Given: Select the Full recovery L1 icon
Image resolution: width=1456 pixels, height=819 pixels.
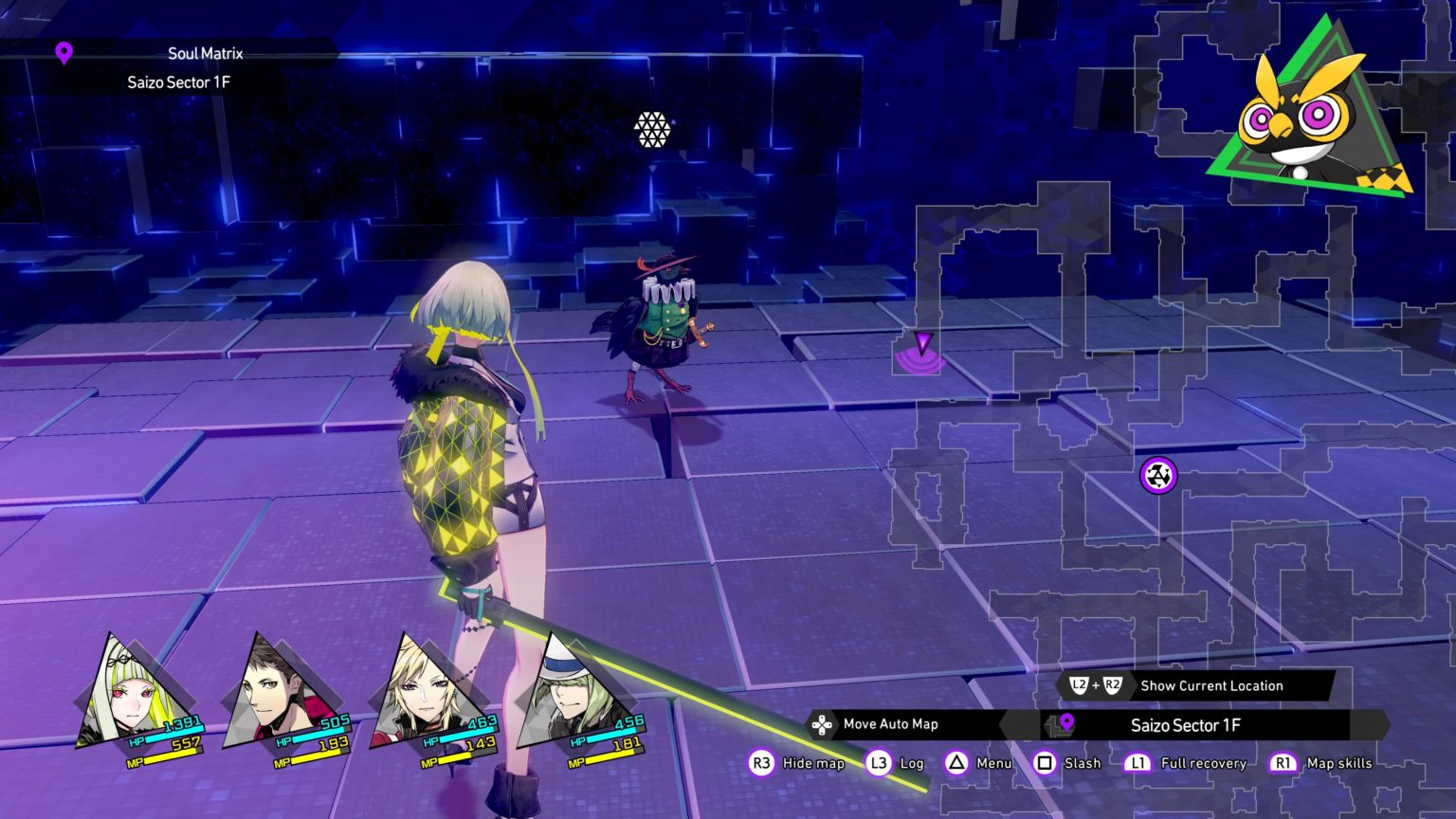Looking at the screenshot, I should point(1140,763).
